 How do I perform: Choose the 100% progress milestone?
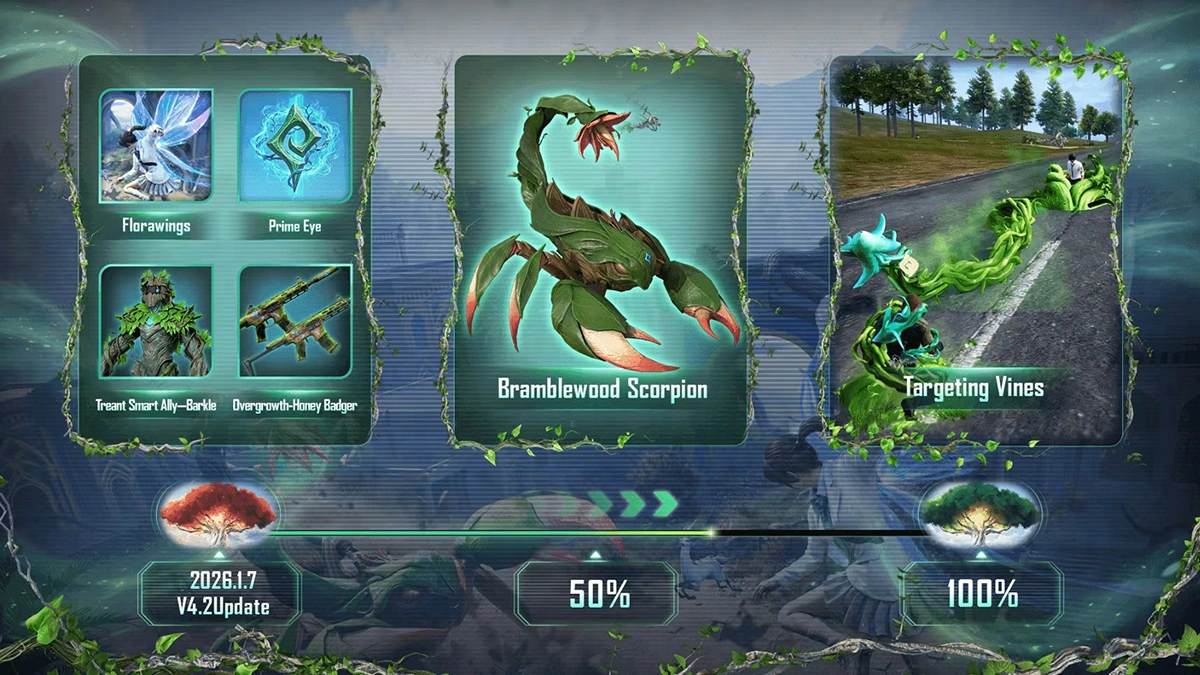[981, 594]
